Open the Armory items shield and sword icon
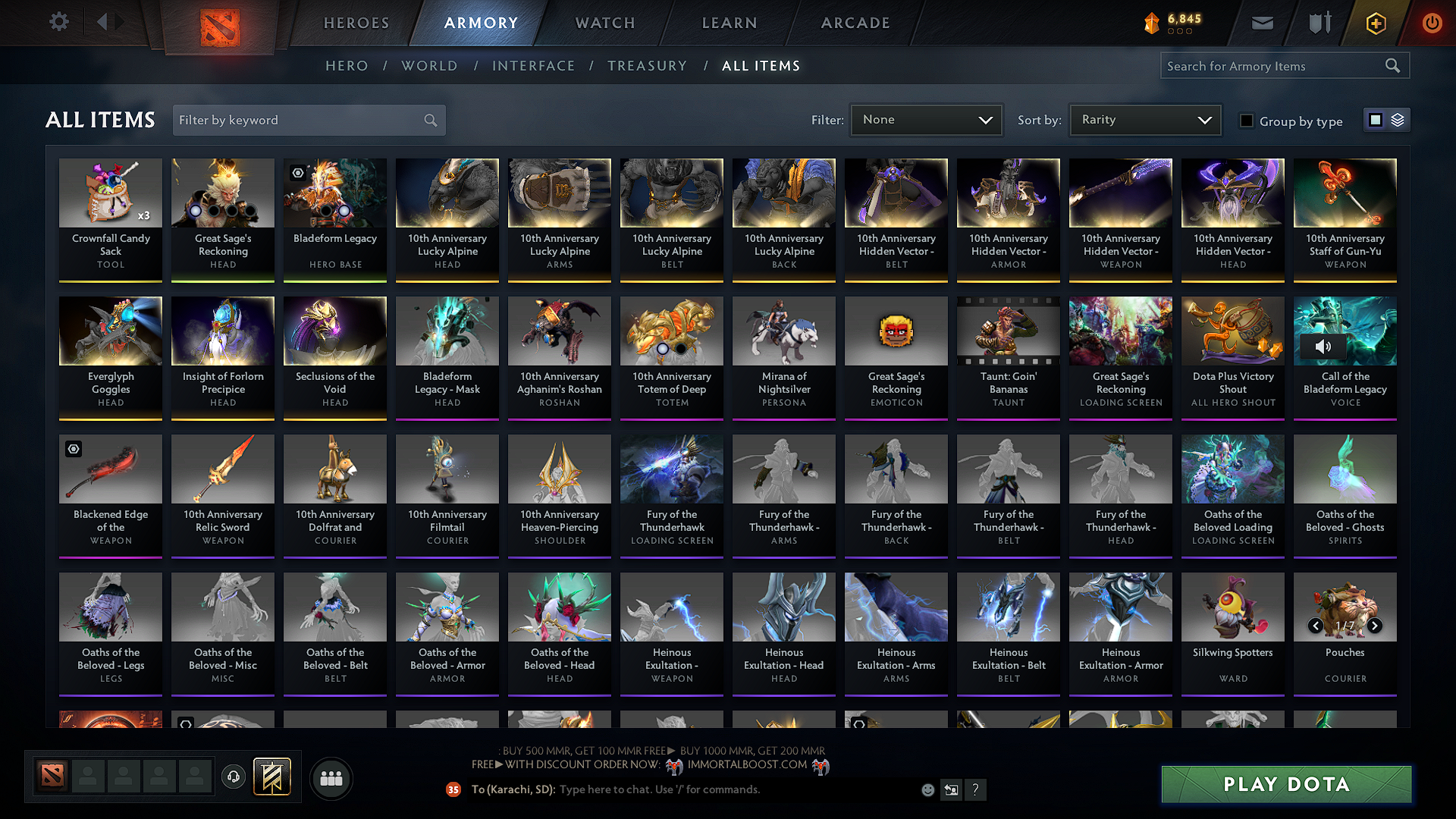Viewport: 1456px width, 819px height. 1319,23
